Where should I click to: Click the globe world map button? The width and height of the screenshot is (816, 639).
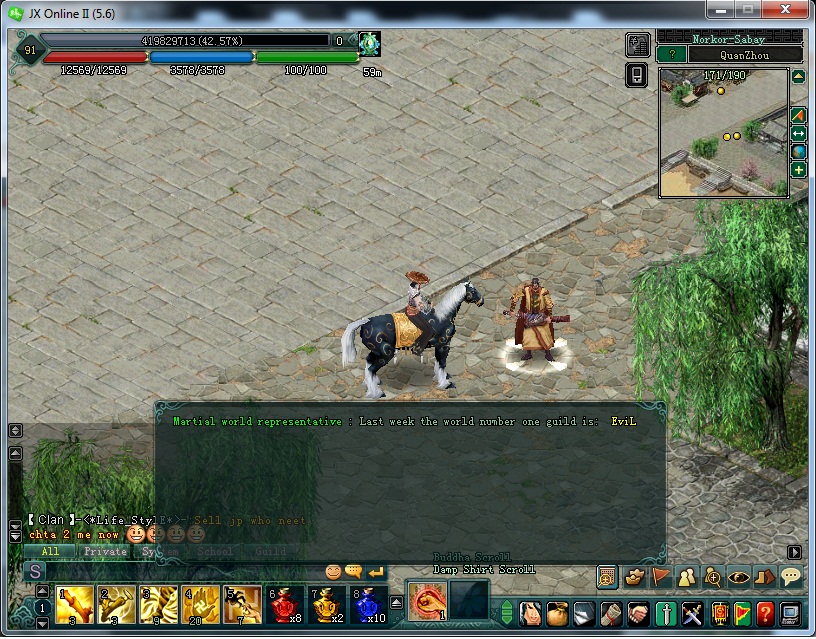point(799,151)
